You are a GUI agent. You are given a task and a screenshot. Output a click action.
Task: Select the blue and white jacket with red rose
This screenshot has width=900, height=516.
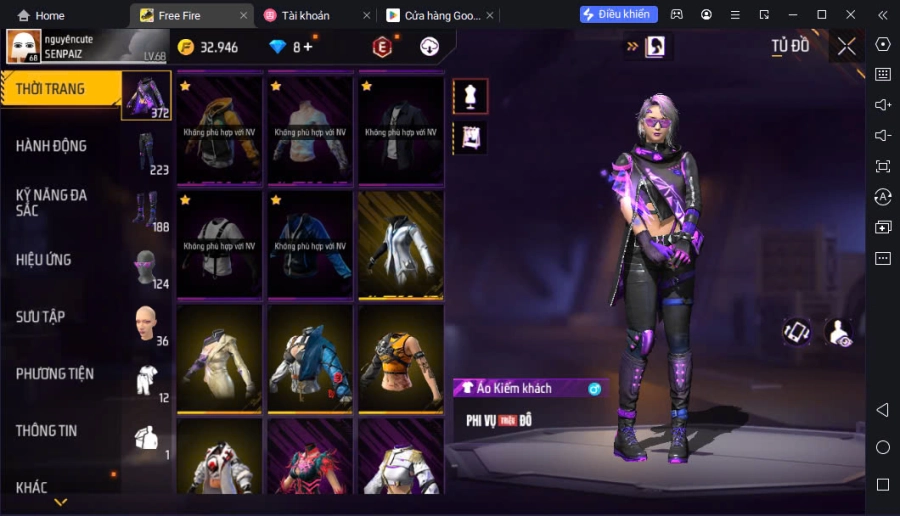(310, 357)
